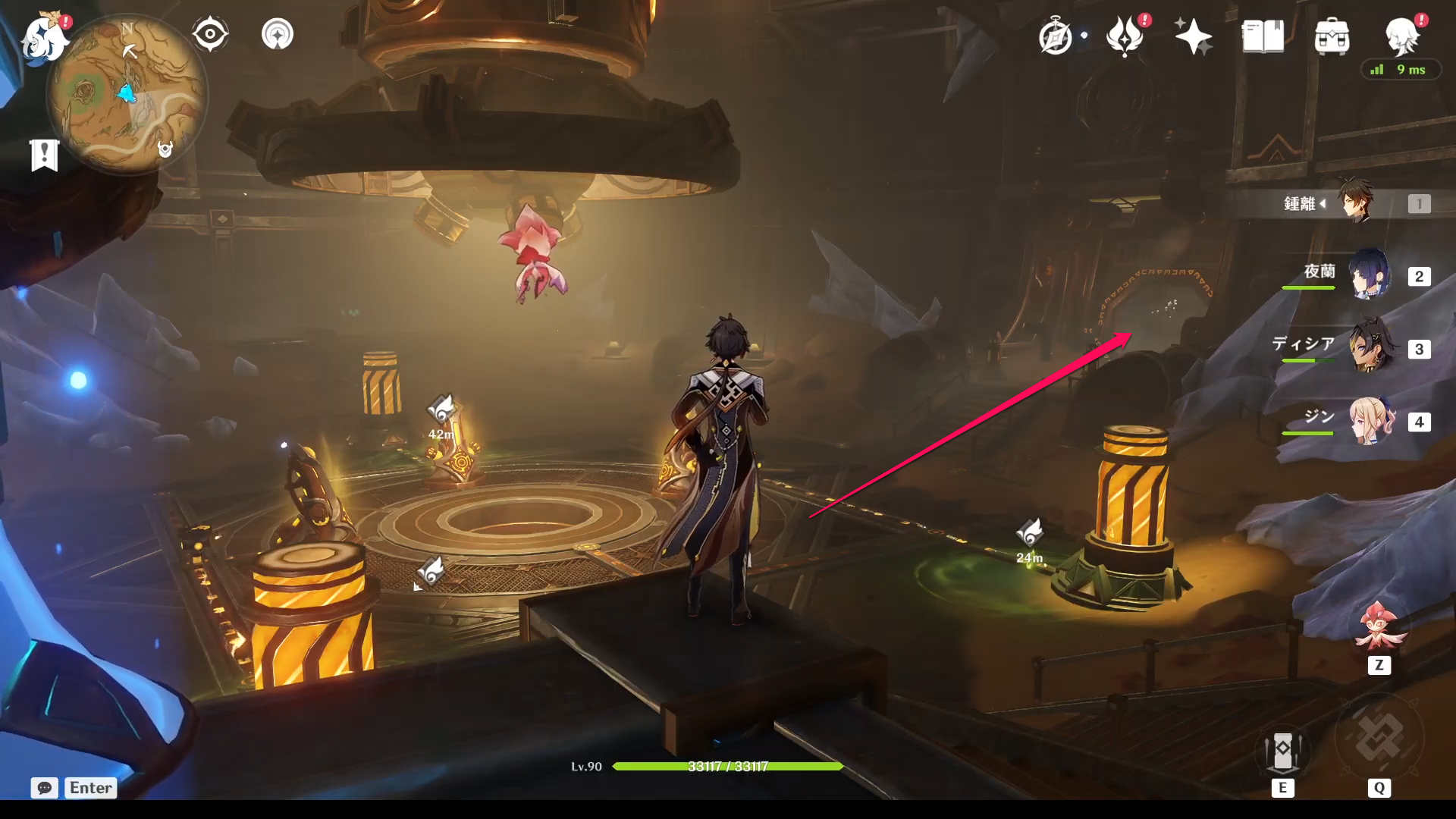Open the chat speech bubble
Viewport: 1456px width, 819px height.
(45, 788)
